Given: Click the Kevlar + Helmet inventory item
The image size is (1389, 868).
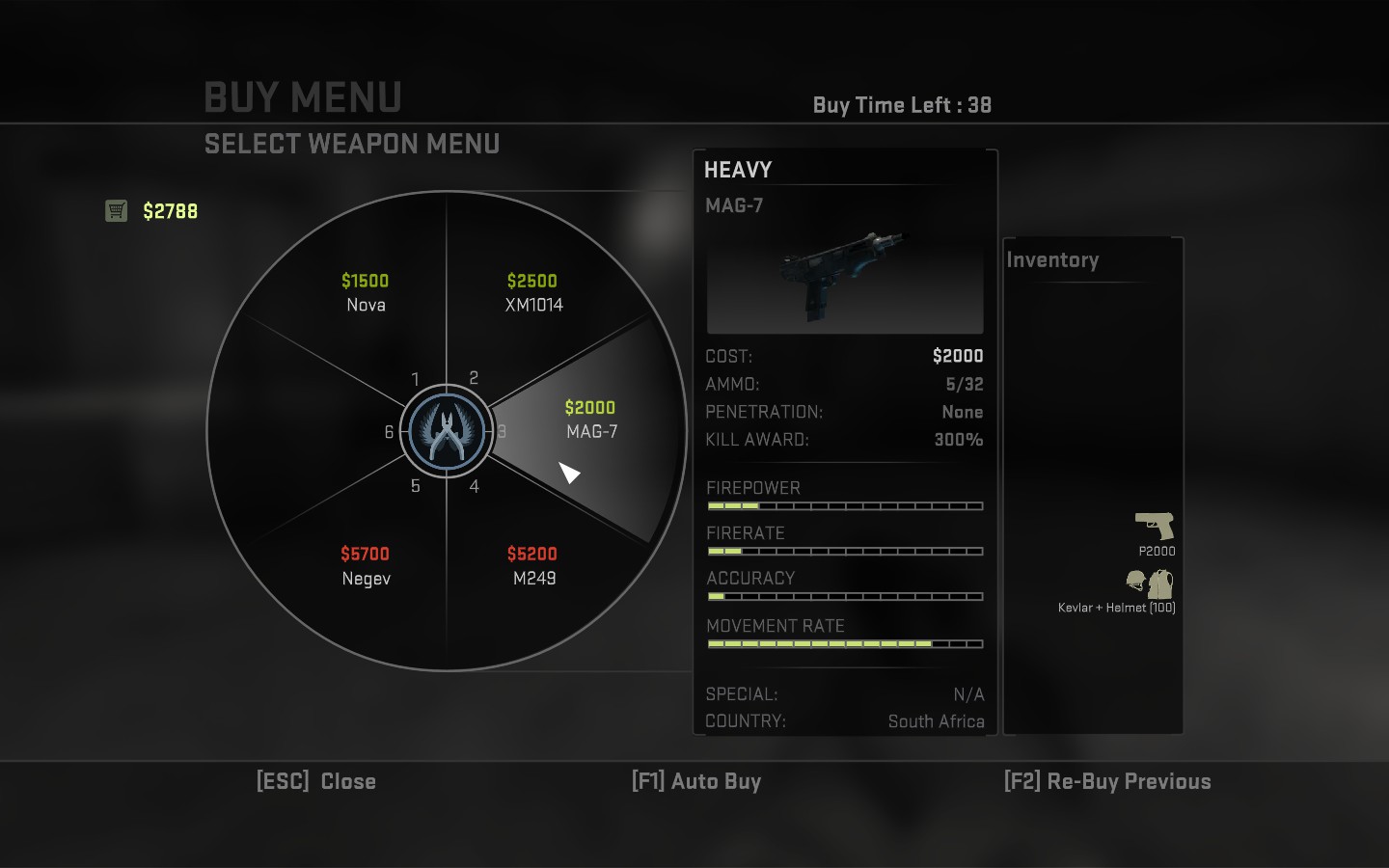Looking at the screenshot, I should [1149, 583].
